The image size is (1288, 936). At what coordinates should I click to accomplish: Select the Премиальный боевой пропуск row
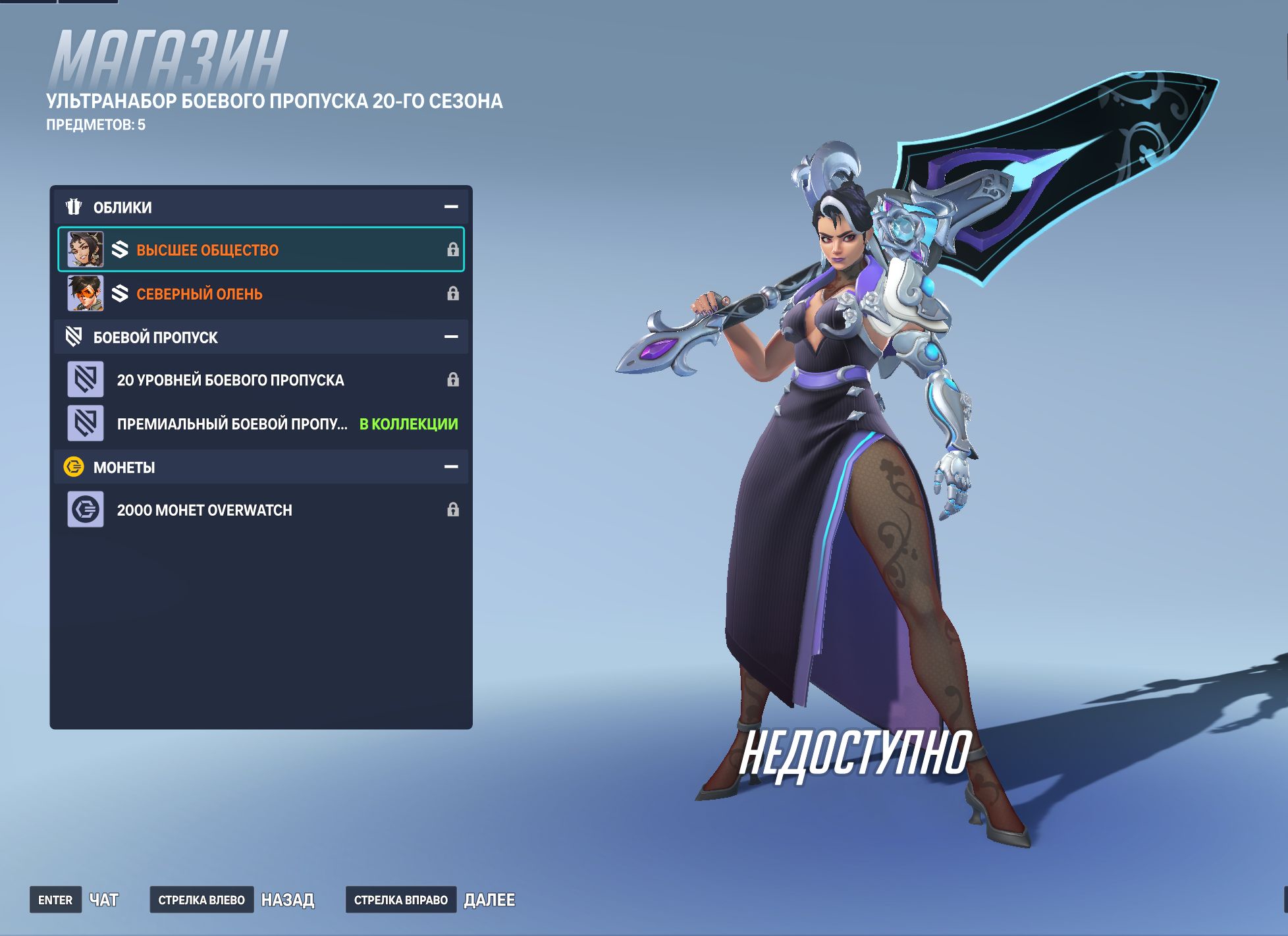[261, 424]
